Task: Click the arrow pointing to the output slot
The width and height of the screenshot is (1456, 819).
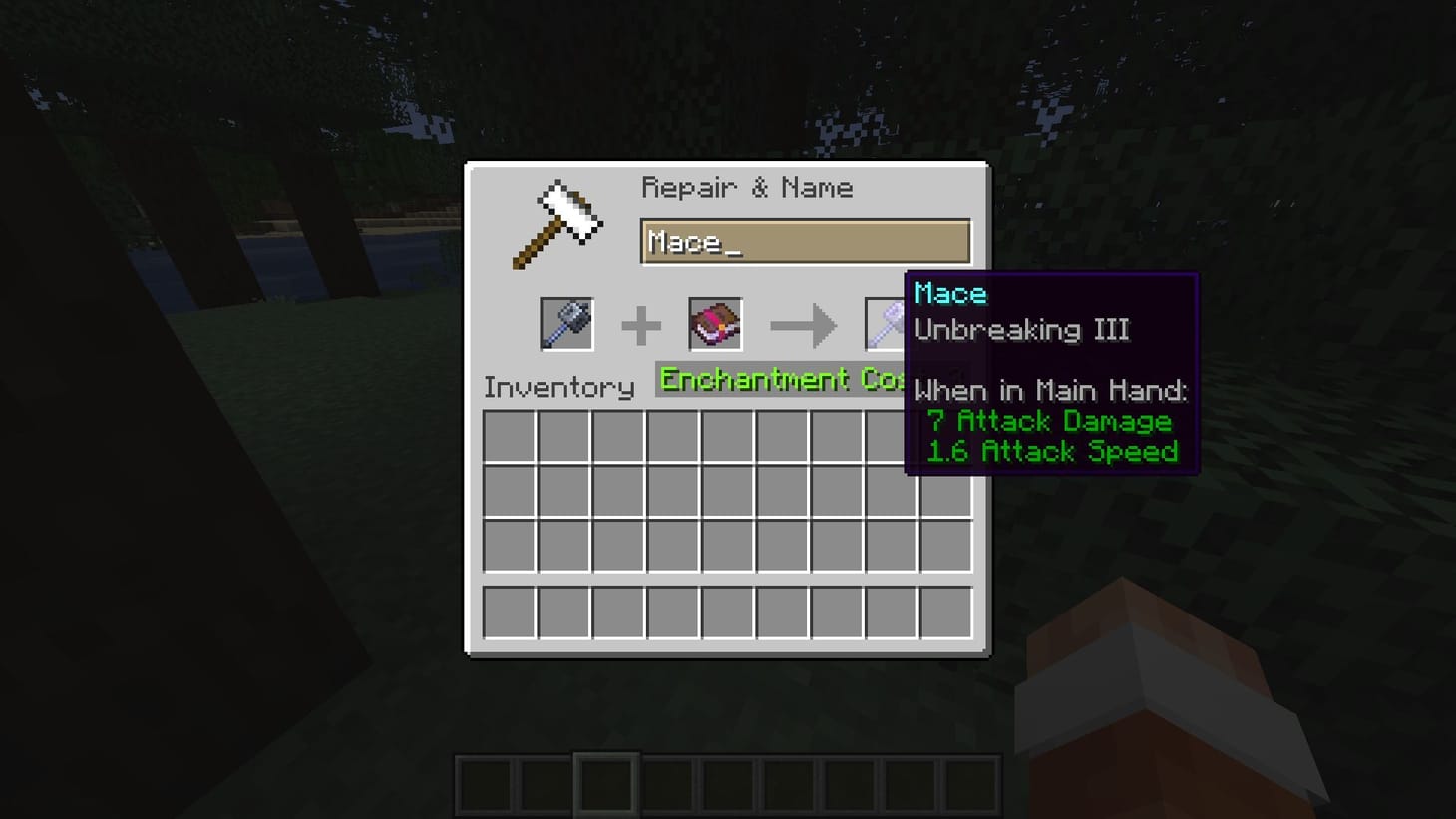Action: coord(804,323)
